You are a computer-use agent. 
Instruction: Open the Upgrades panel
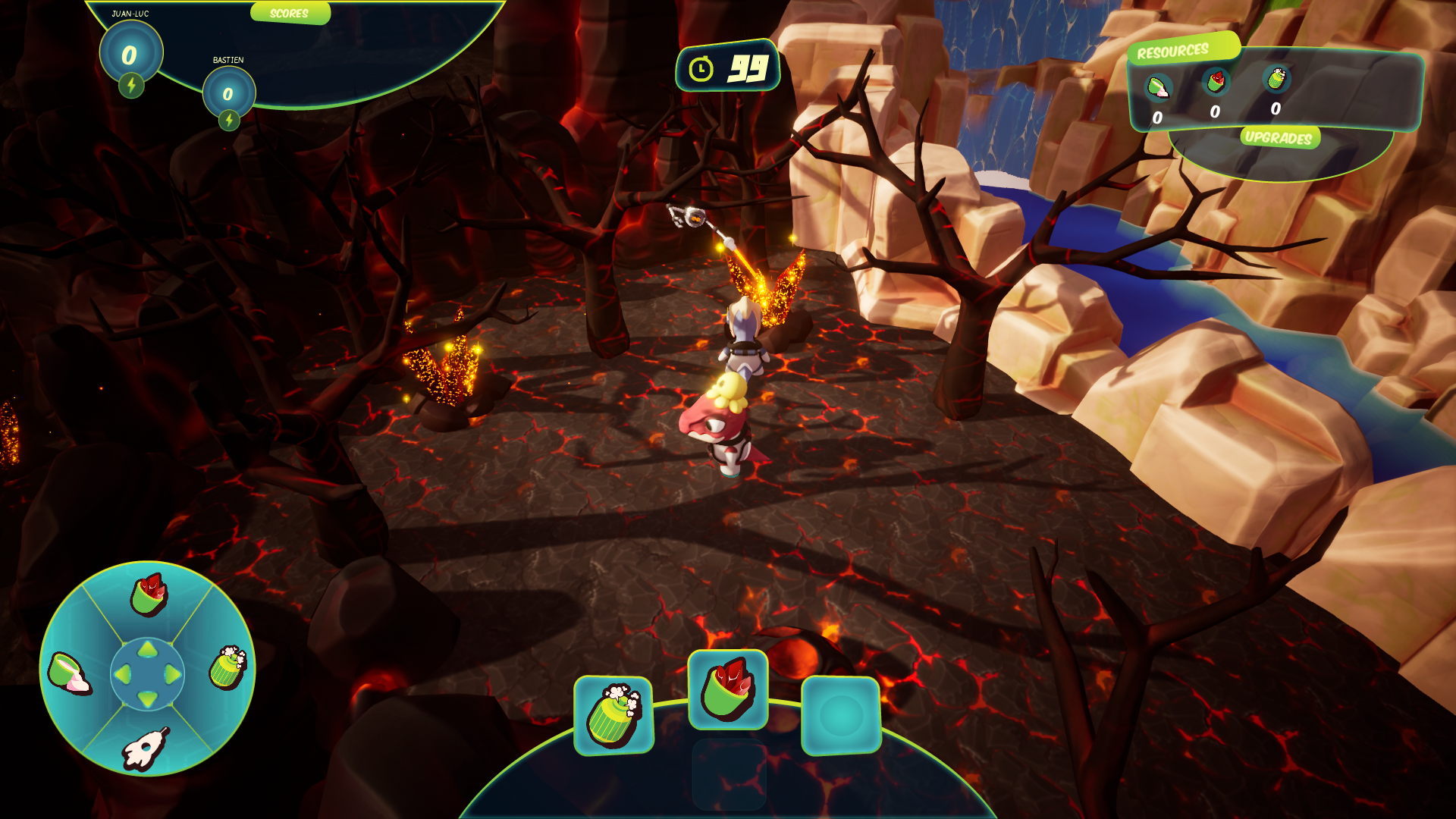coord(1279,137)
